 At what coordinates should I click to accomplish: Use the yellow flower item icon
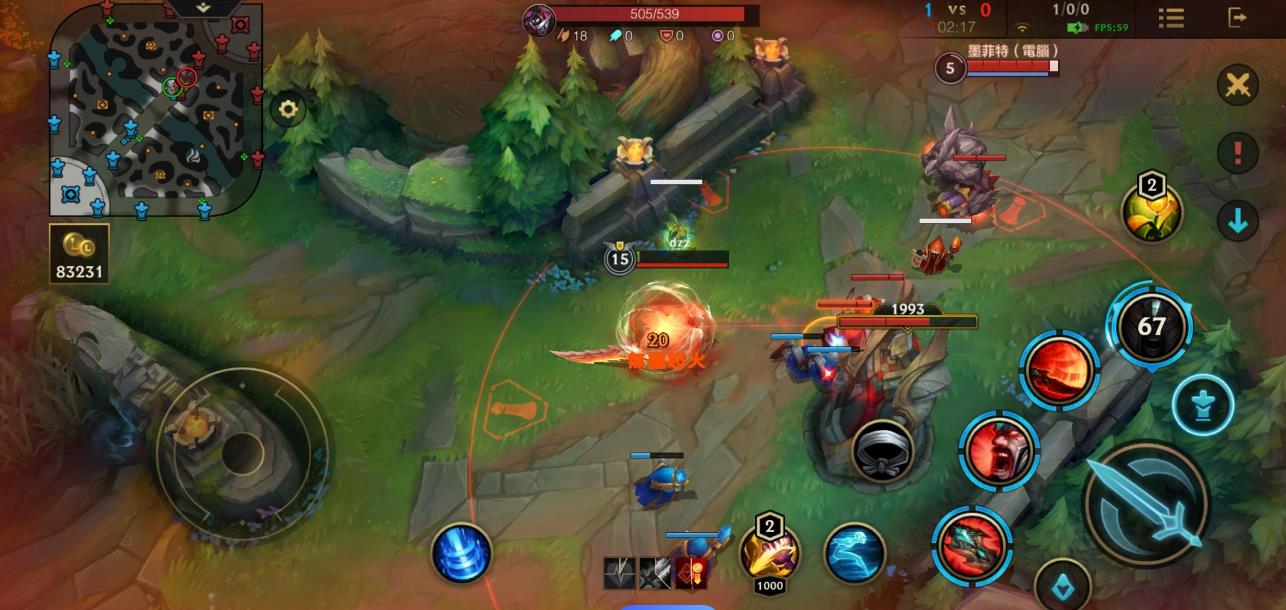tap(1152, 212)
